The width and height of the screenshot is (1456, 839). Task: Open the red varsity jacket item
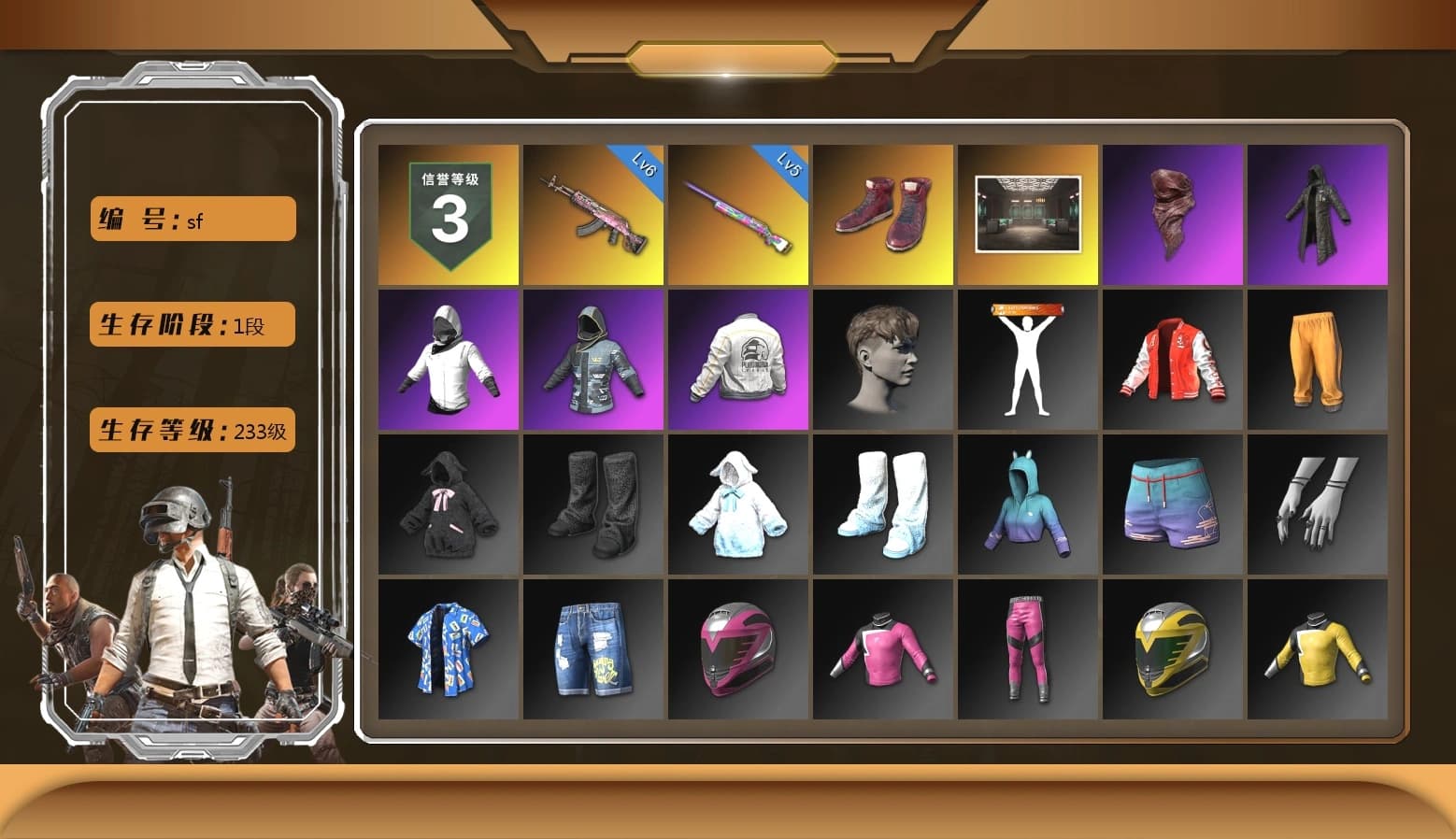pyautogui.click(x=1172, y=358)
